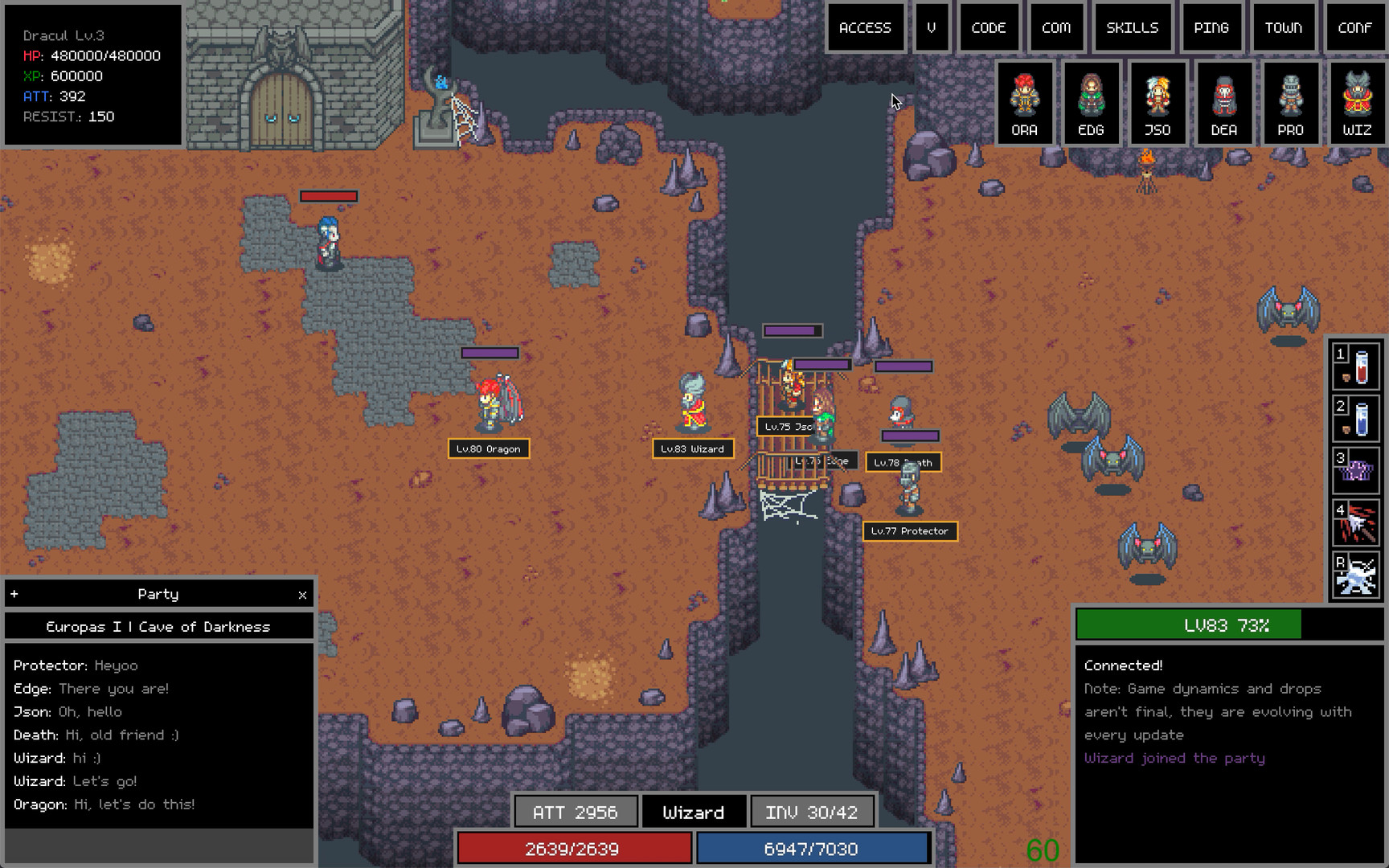Expand the Party panel with the plus sign
This screenshot has width=1389, height=868.
tap(14, 595)
